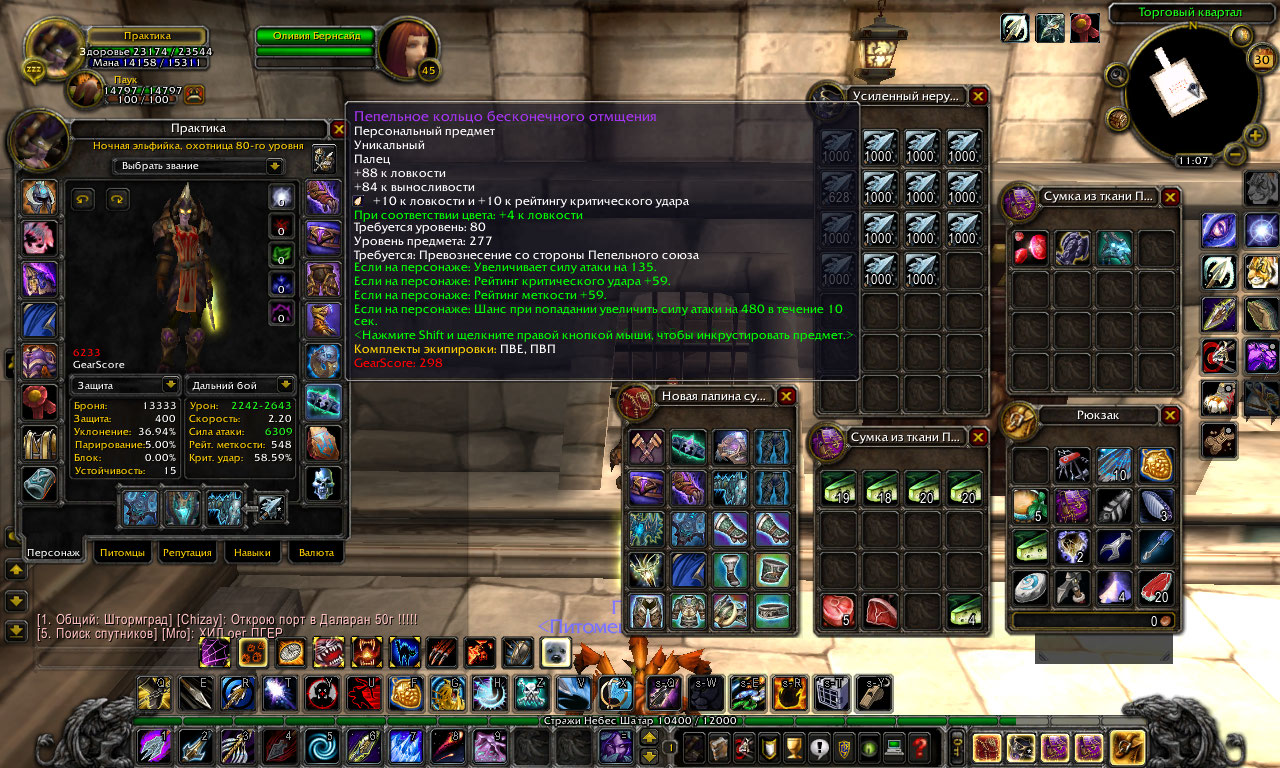Select the Валюта tab
The height and width of the screenshot is (768, 1280).
(316, 552)
